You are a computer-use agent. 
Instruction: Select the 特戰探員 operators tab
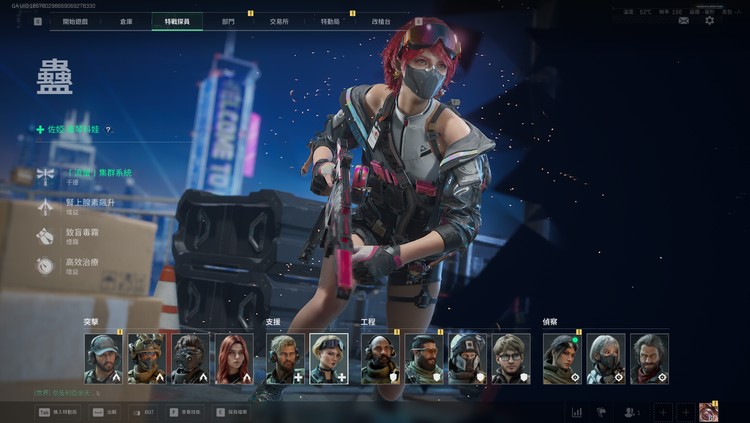(x=176, y=20)
